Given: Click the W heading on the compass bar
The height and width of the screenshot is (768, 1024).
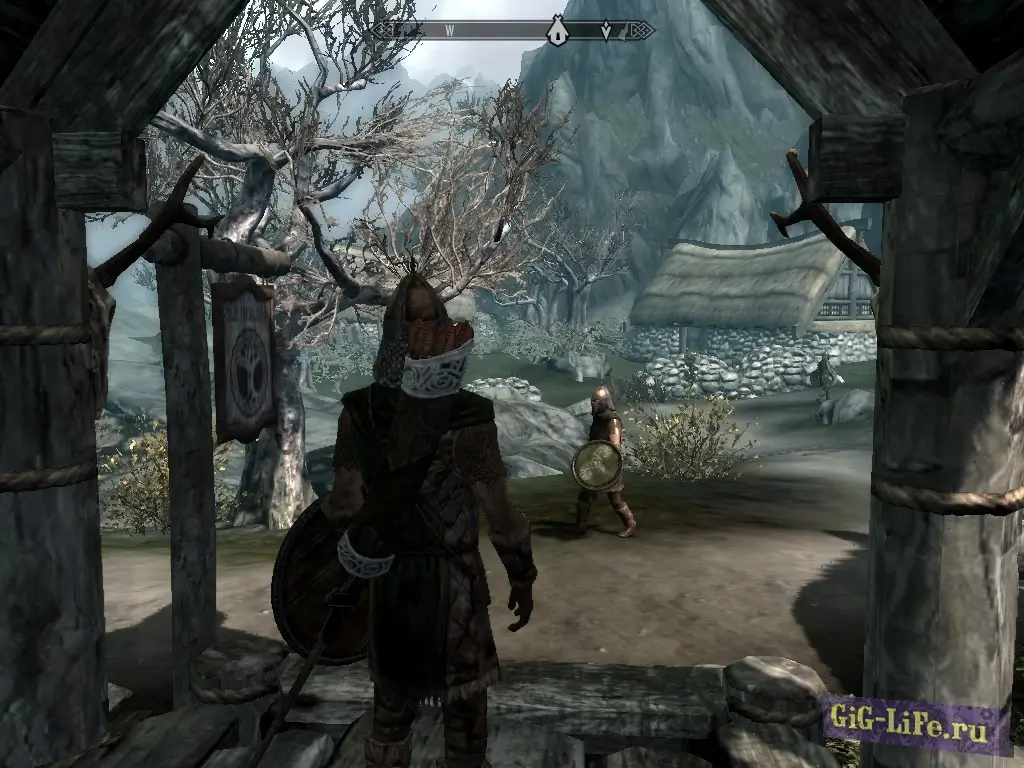Looking at the screenshot, I should click(x=450, y=31).
